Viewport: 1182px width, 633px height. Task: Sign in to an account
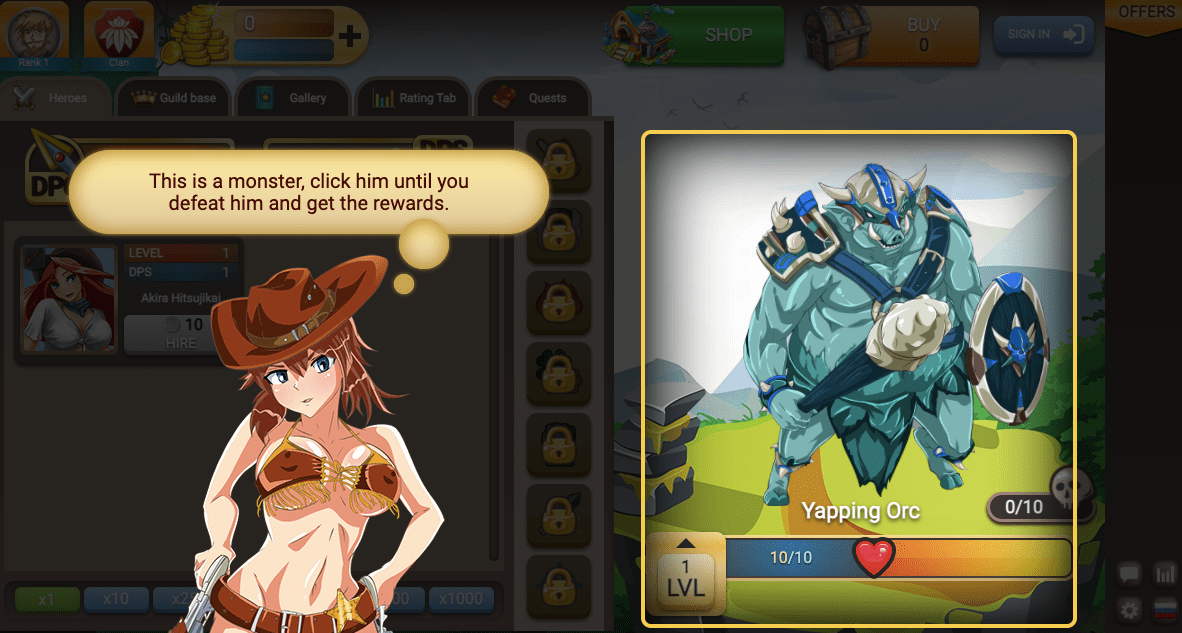pyautogui.click(x=1043, y=34)
